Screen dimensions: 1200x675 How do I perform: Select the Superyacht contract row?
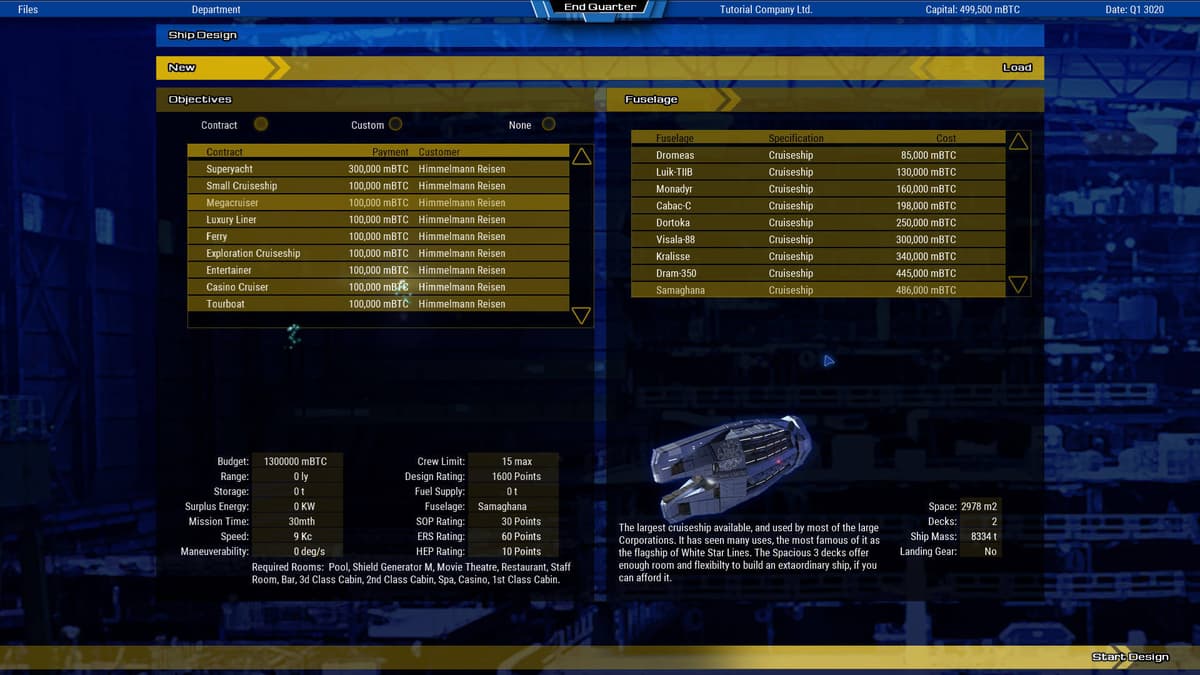(378, 169)
